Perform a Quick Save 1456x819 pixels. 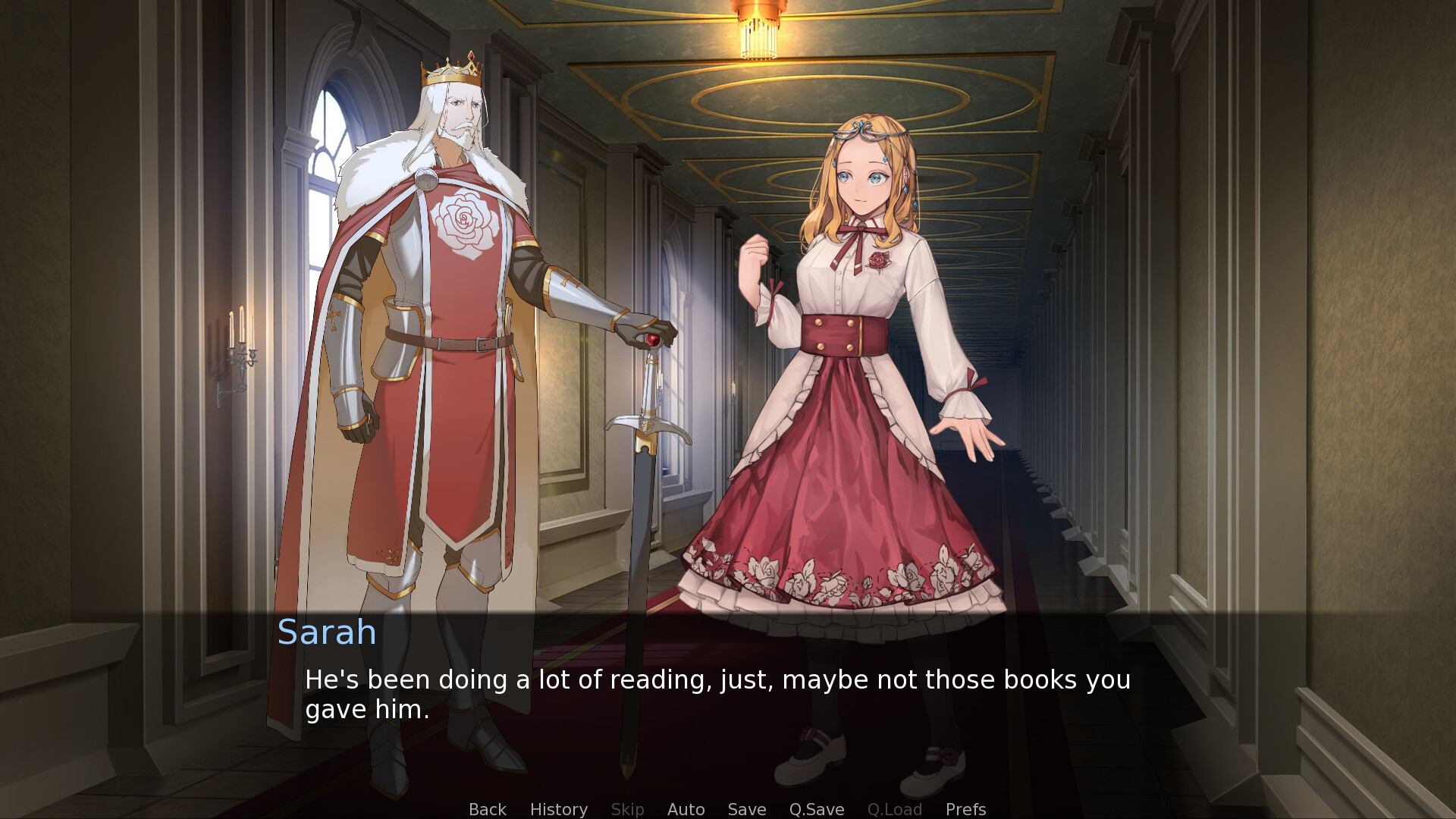(816, 809)
